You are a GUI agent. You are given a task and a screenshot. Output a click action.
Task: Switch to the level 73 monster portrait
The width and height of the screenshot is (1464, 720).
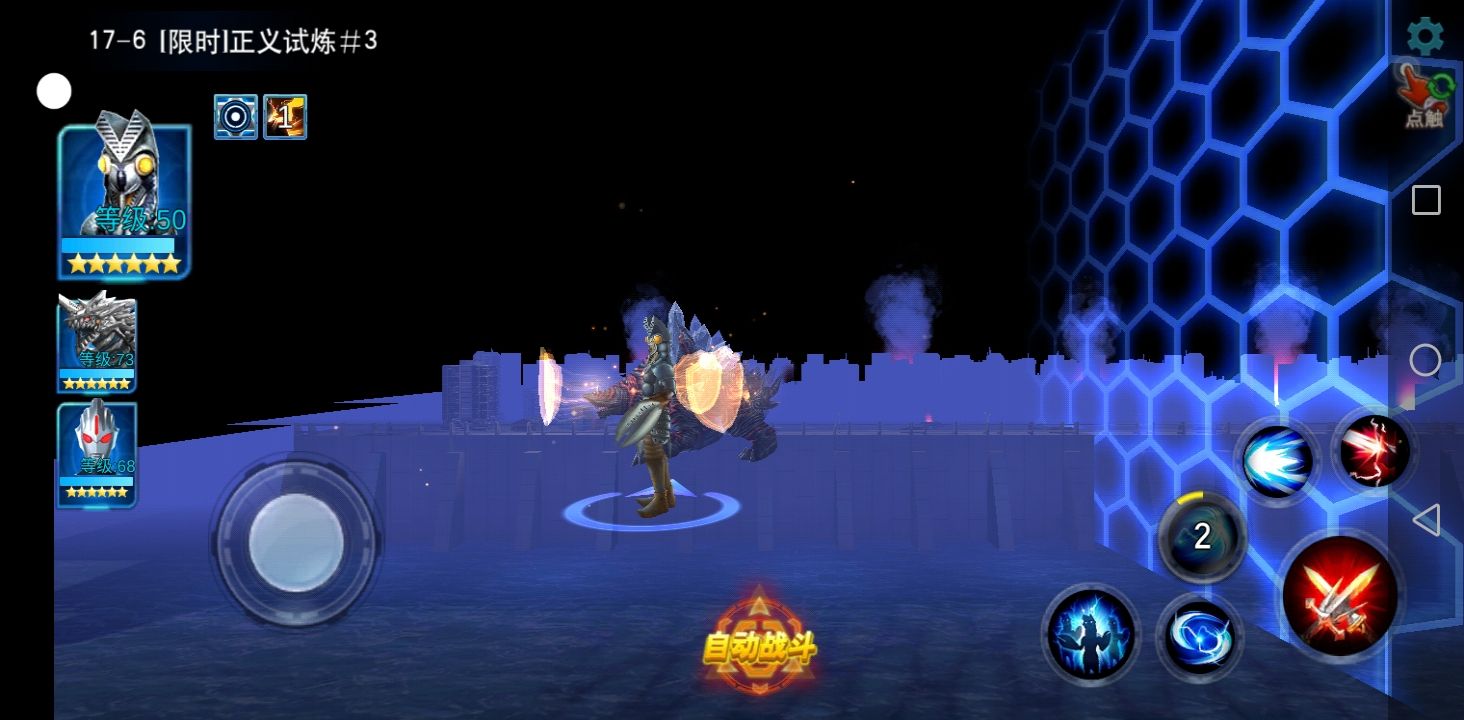97,342
